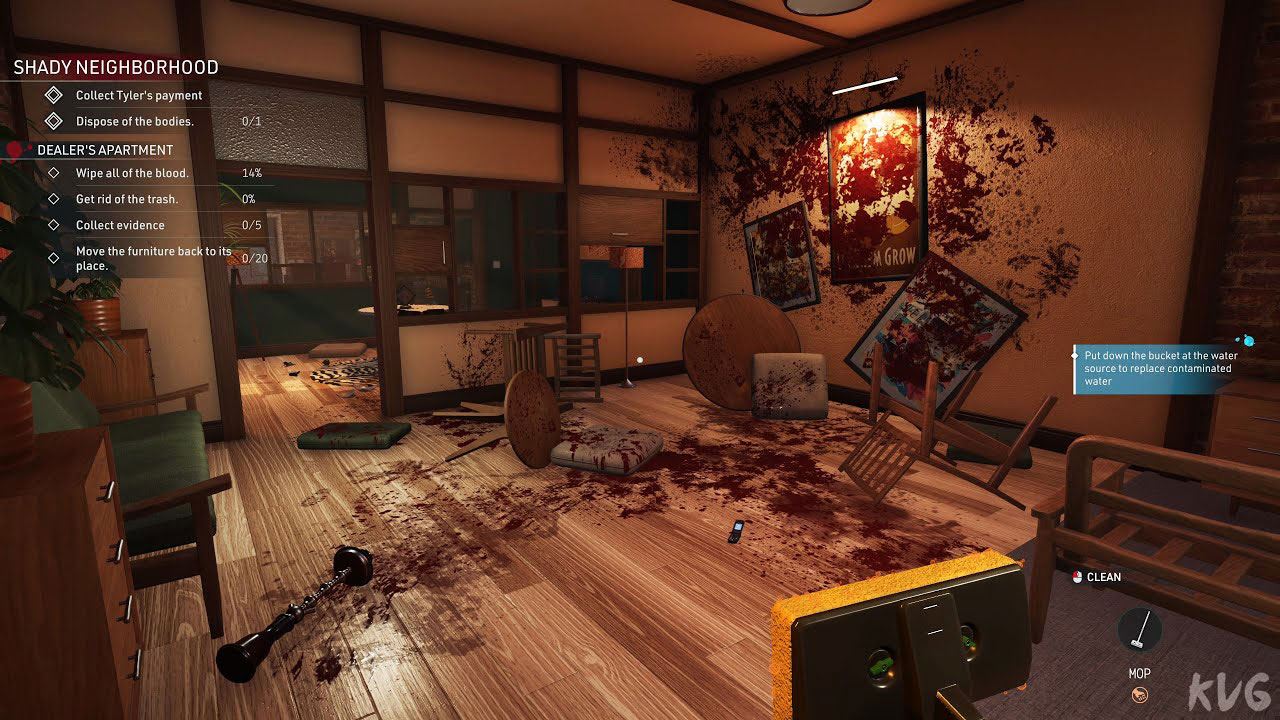Select the Collect Tyler's payment objective
Image resolution: width=1280 pixels, height=720 pixels.
(x=139, y=96)
